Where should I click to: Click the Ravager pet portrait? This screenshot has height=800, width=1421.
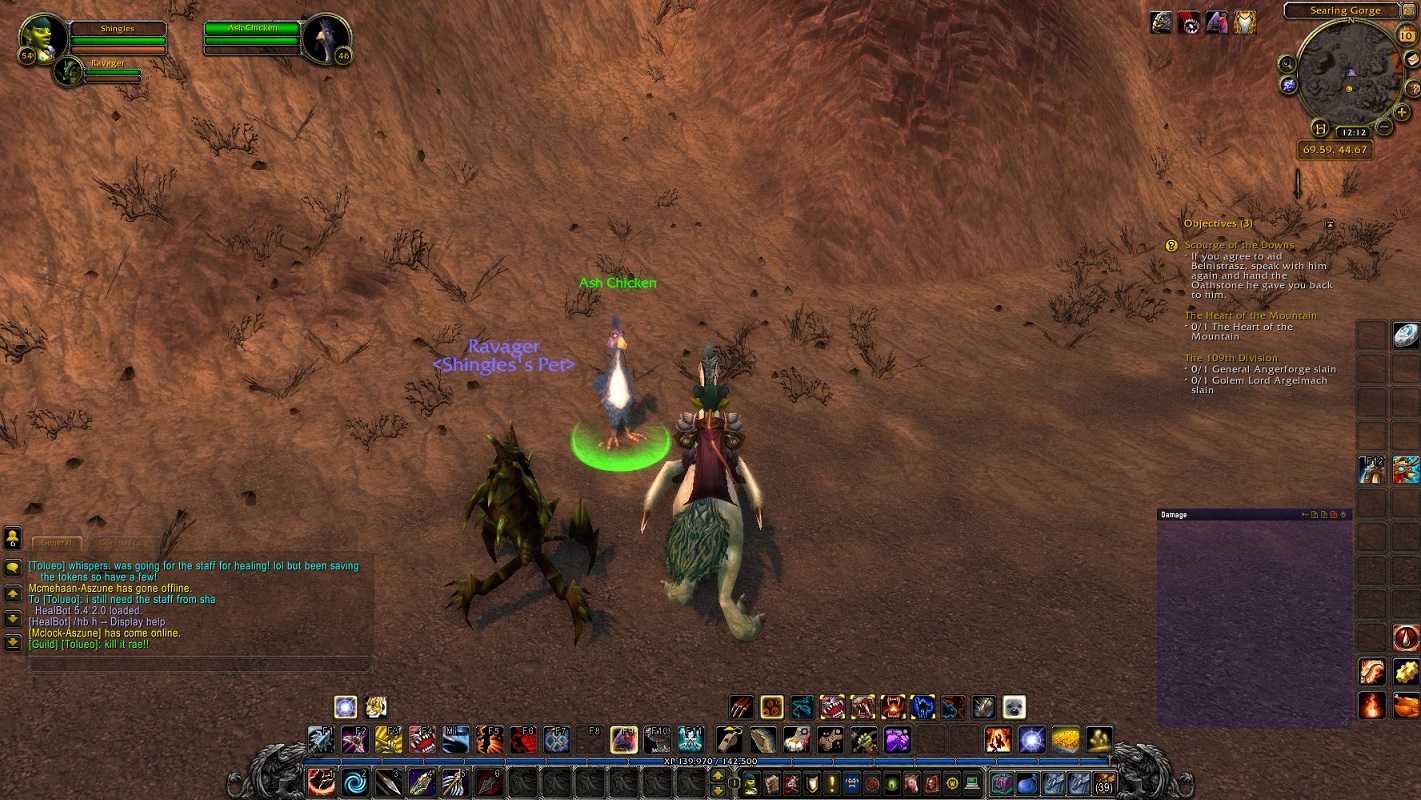coord(69,70)
